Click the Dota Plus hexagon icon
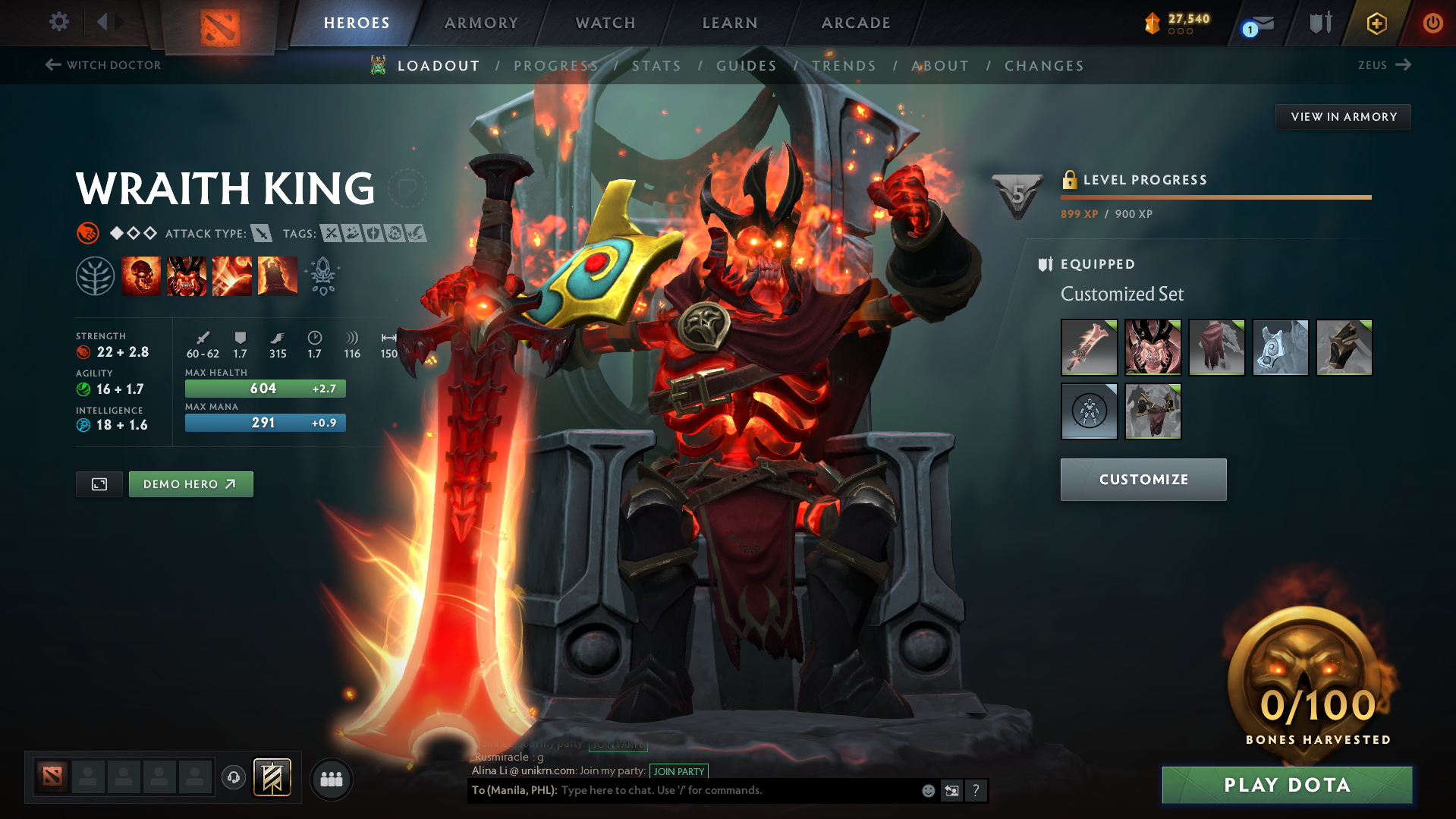 (1376, 23)
